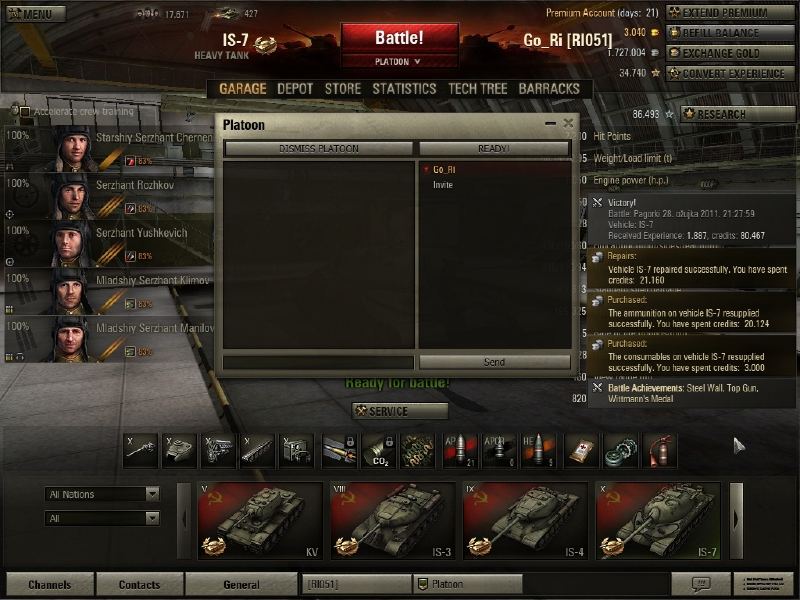
Task: Open the Service button
Action: (x=399, y=411)
